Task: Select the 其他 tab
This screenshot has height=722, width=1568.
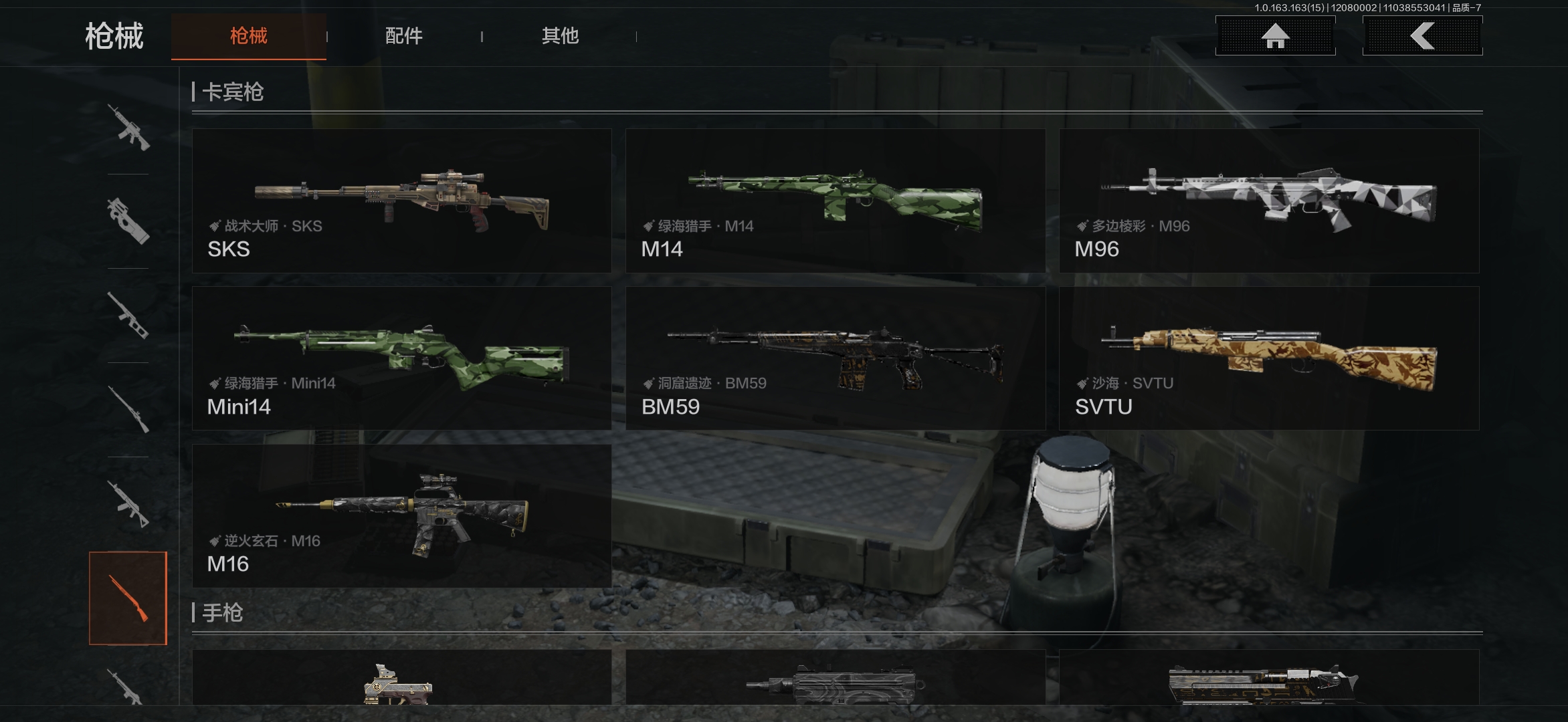Action: click(x=560, y=36)
